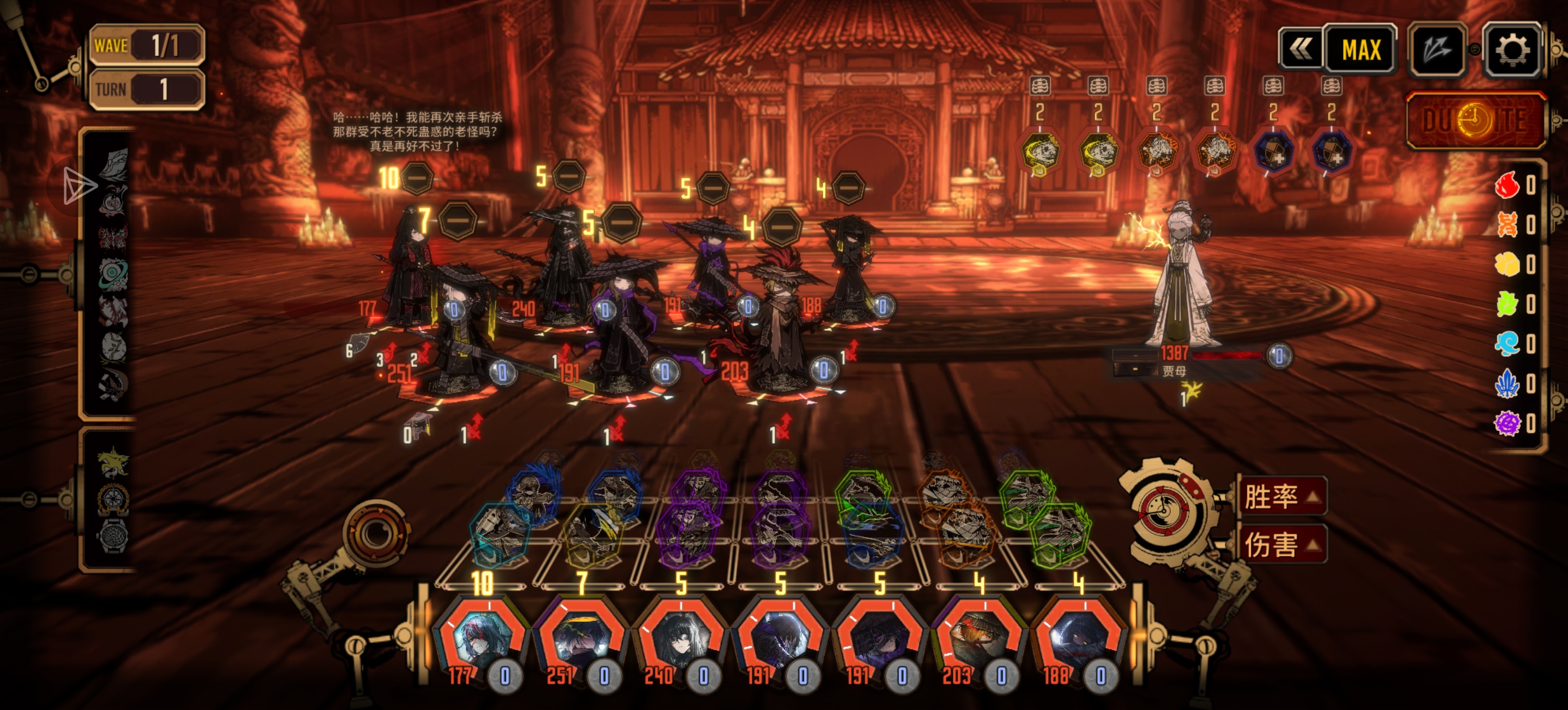
Task: Choose the yellow skill icon on dashboard
Action: (592, 535)
